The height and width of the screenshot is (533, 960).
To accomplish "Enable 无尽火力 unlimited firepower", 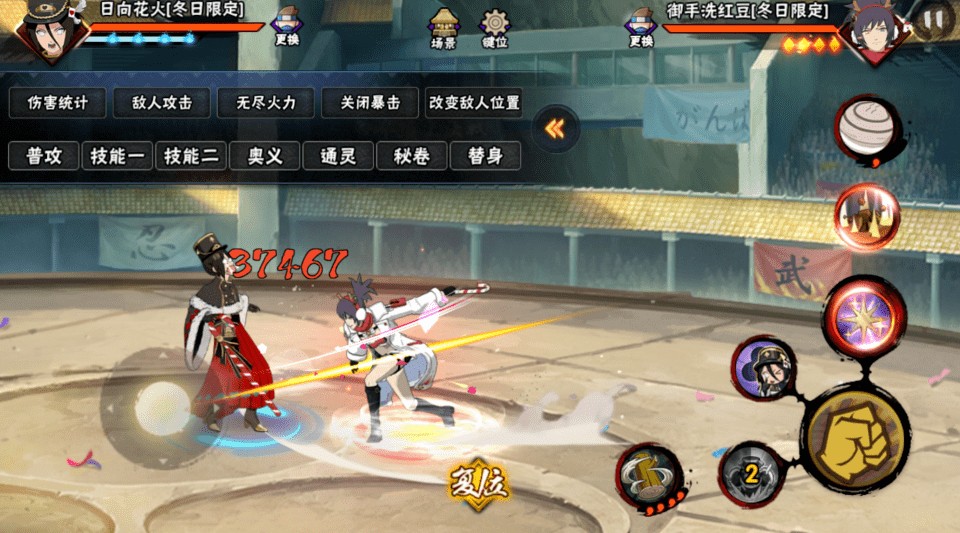I will 265,102.
